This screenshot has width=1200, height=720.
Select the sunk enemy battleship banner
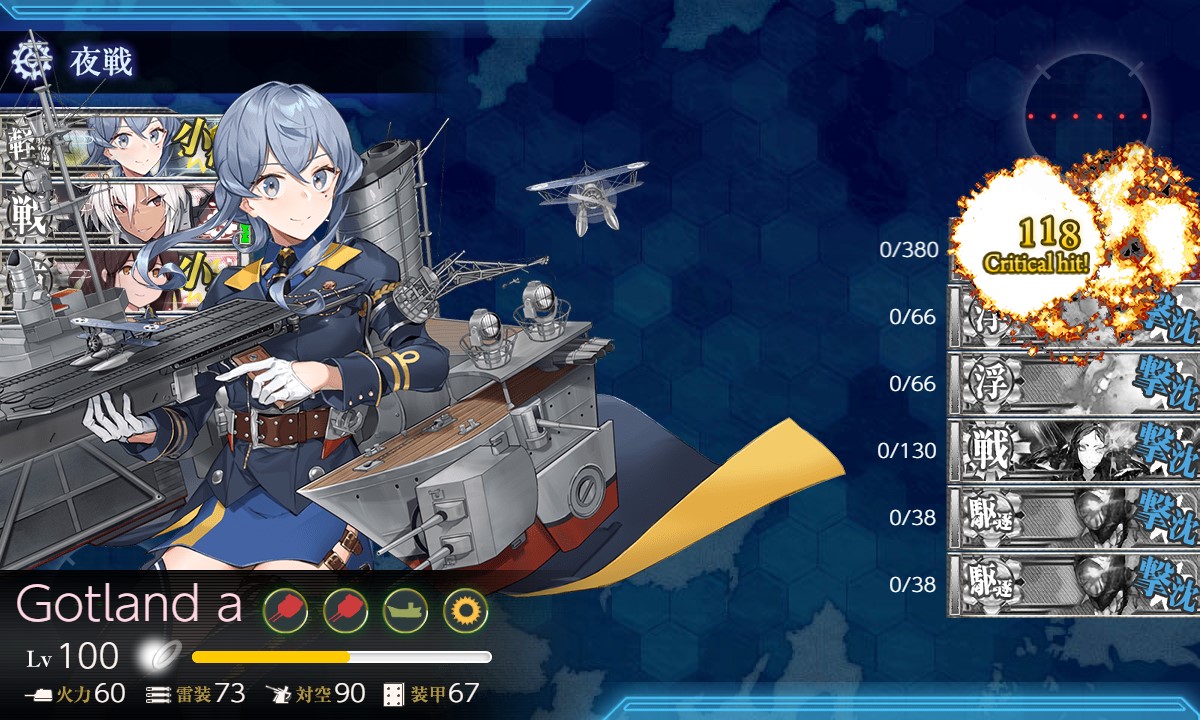(x=1074, y=450)
